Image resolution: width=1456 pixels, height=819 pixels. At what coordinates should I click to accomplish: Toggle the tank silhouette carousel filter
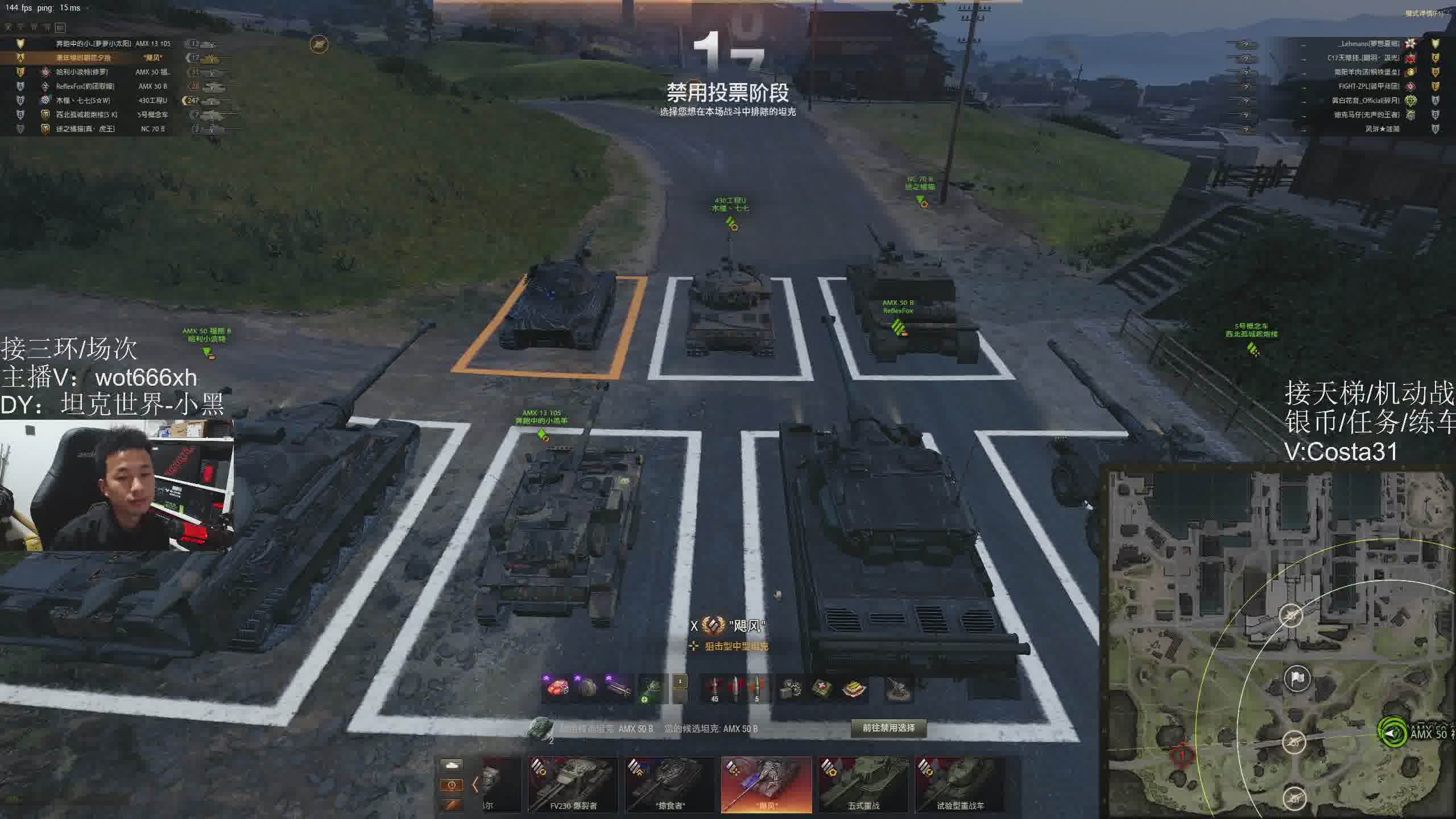452,765
